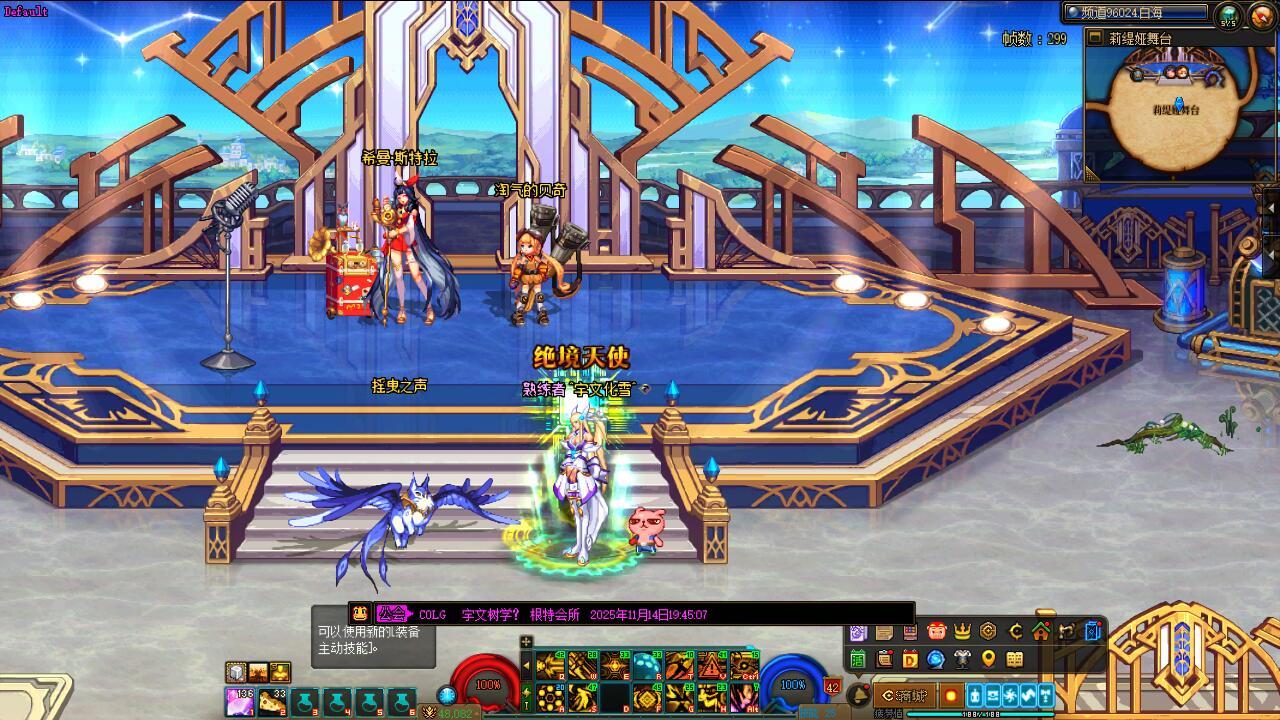Viewport: 1280px width, 720px height.
Task: Select the red-faced pig mascot icon
Action: (936, 631)
